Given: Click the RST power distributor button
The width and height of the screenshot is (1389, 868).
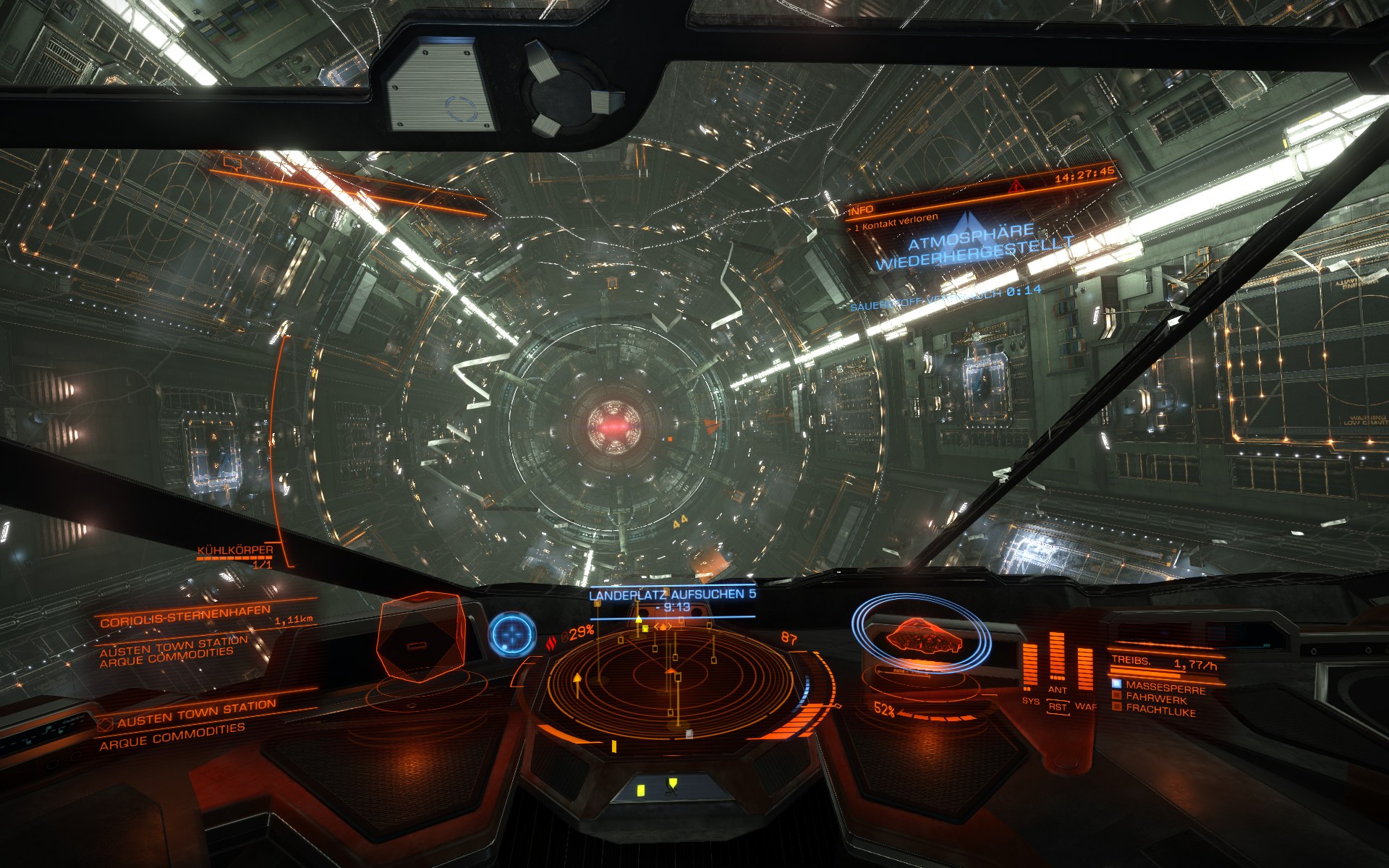Looking at the screenshot, I should [1058, 707].
